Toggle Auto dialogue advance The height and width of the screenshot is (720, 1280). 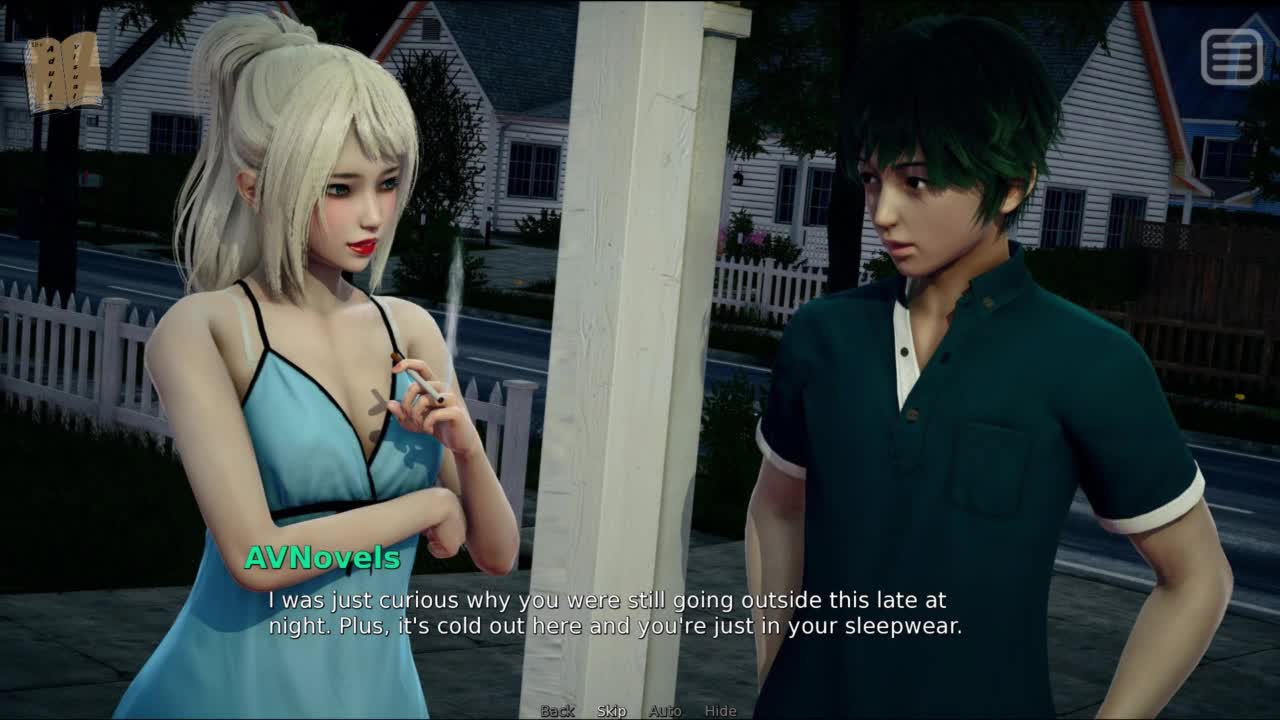click(x=665, y=711)
